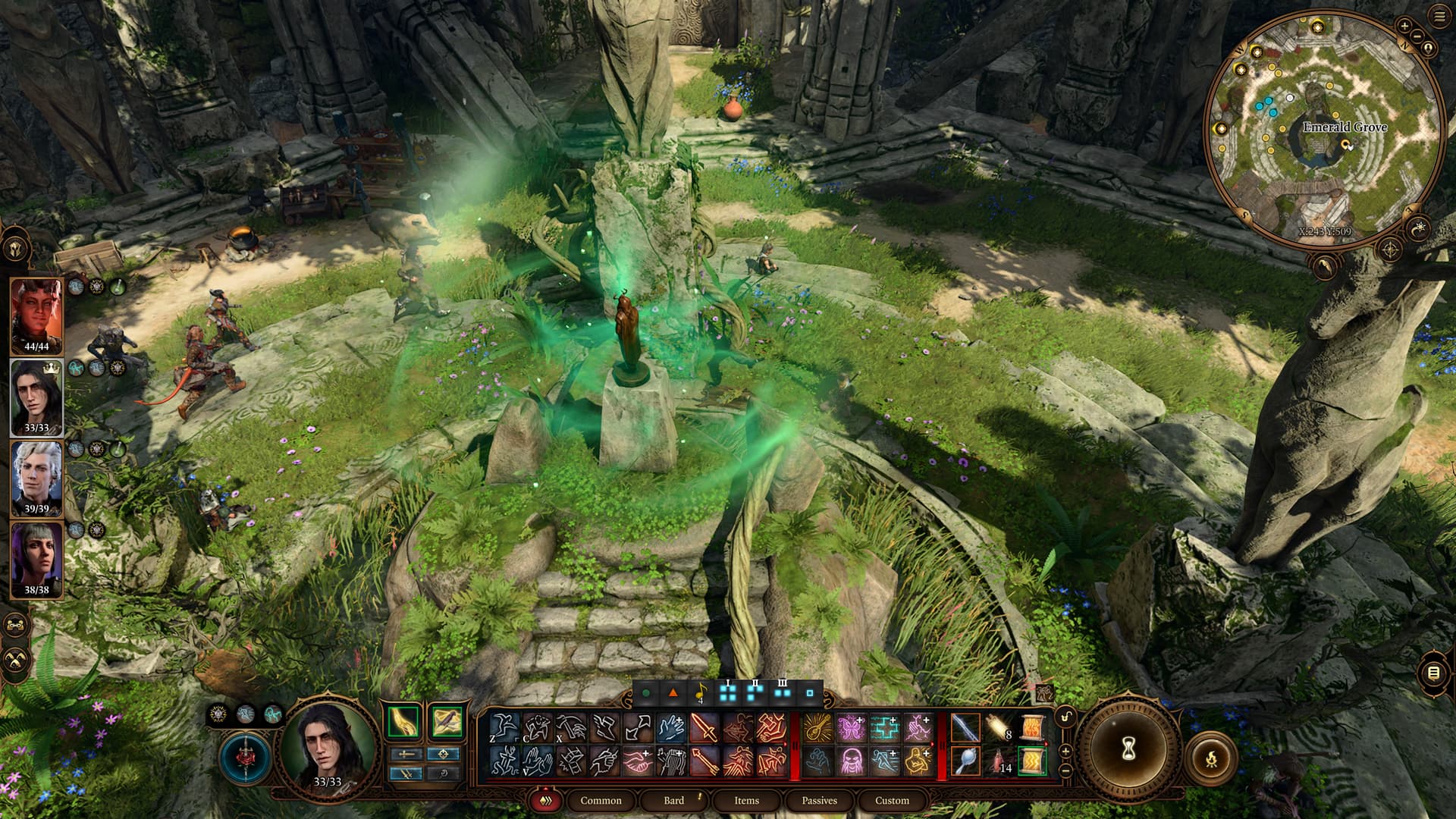Screen dimensions: 1456x819
Task: Use the orange fire scroll item
Action: (x=1032, y=728)
